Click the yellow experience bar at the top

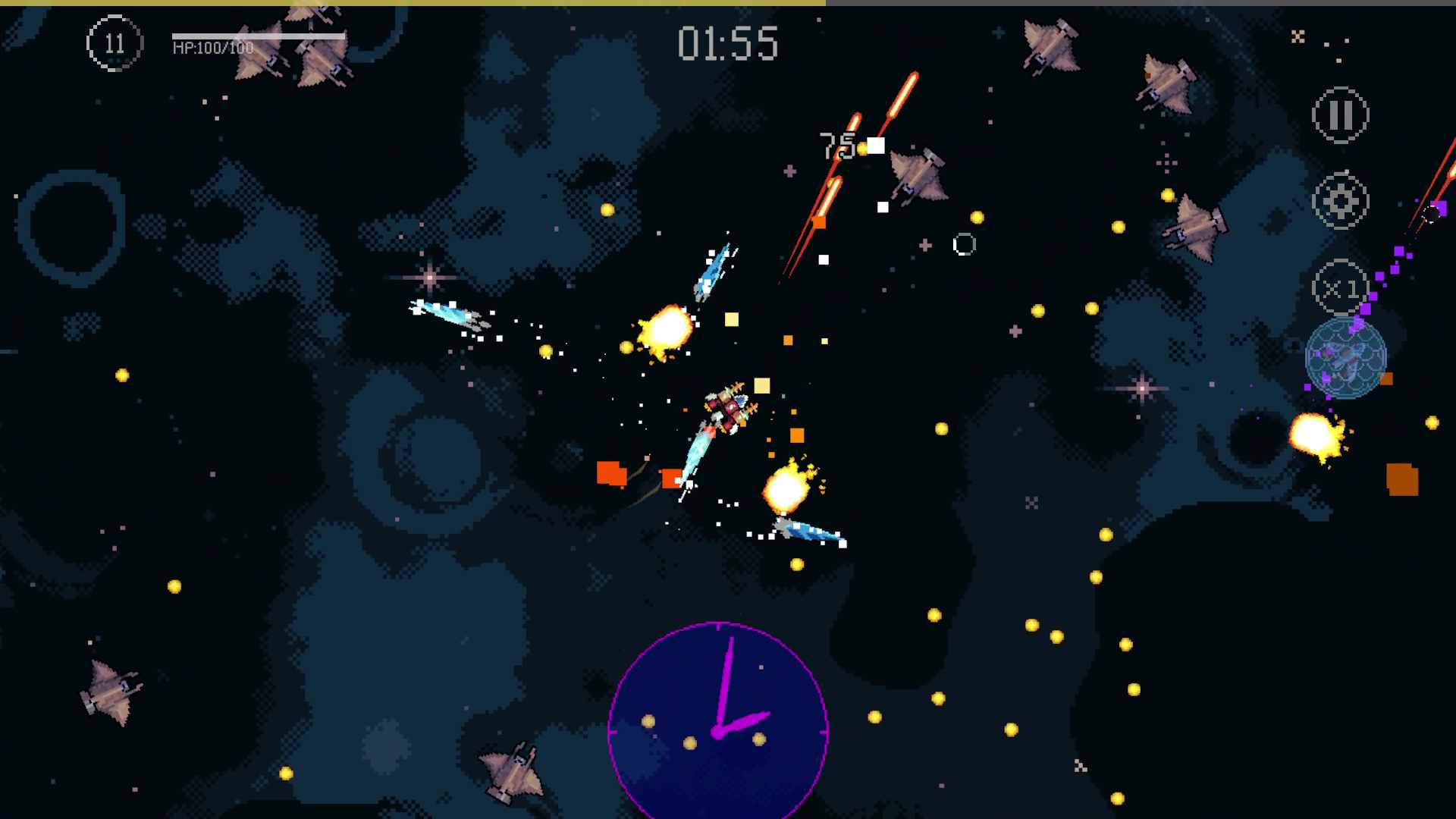(409, 3)
